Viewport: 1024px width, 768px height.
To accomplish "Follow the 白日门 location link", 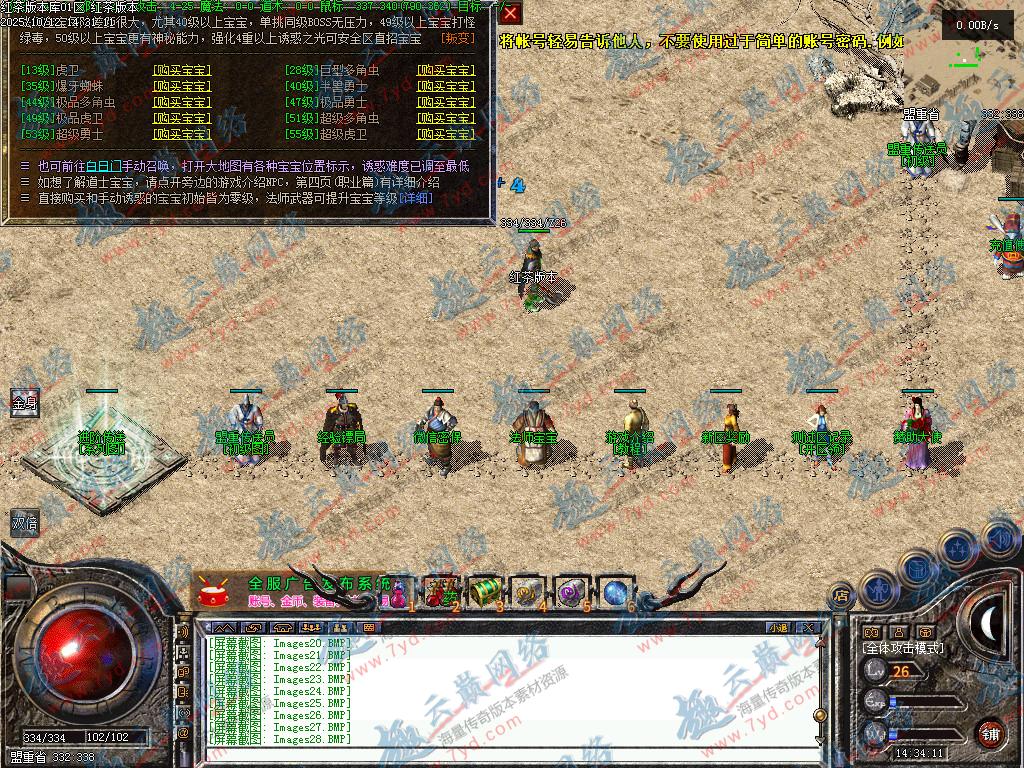I will [x=105, y=166].
